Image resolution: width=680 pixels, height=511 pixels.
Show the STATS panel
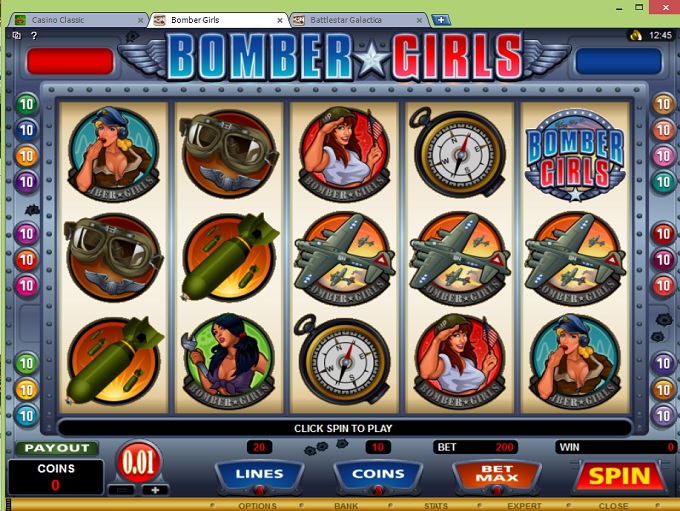pos(435,506)
